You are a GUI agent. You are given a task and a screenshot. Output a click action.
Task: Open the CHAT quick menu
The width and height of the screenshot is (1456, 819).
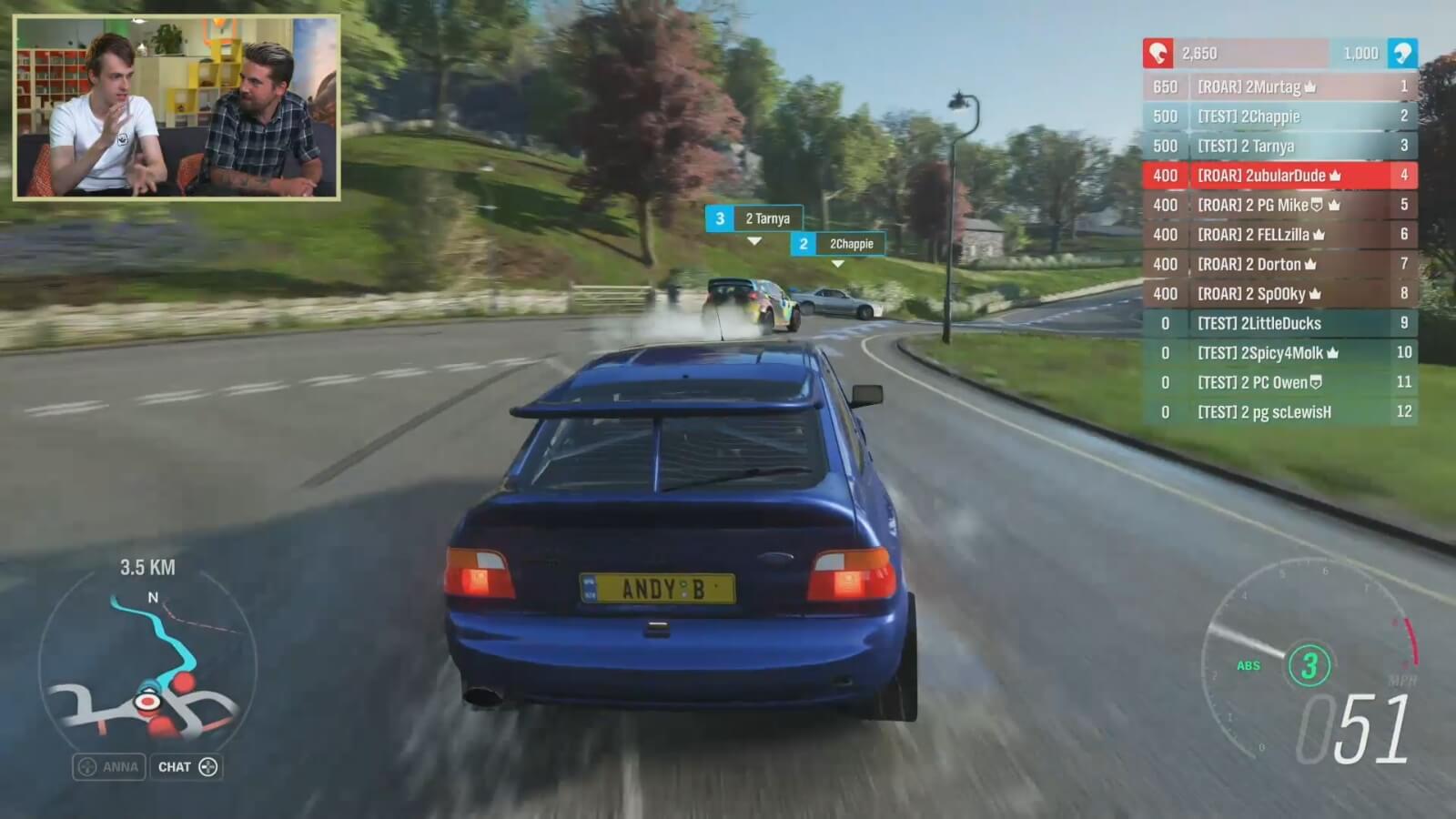pos(187,767)
